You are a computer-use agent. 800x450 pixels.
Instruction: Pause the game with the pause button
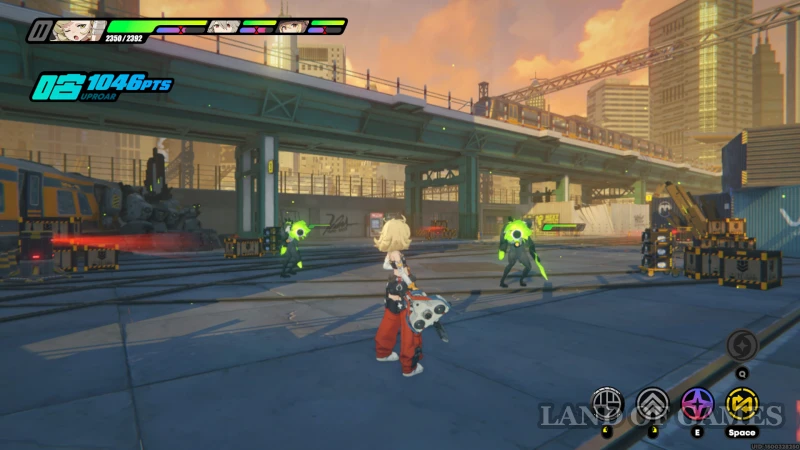[x=37, y=30]
